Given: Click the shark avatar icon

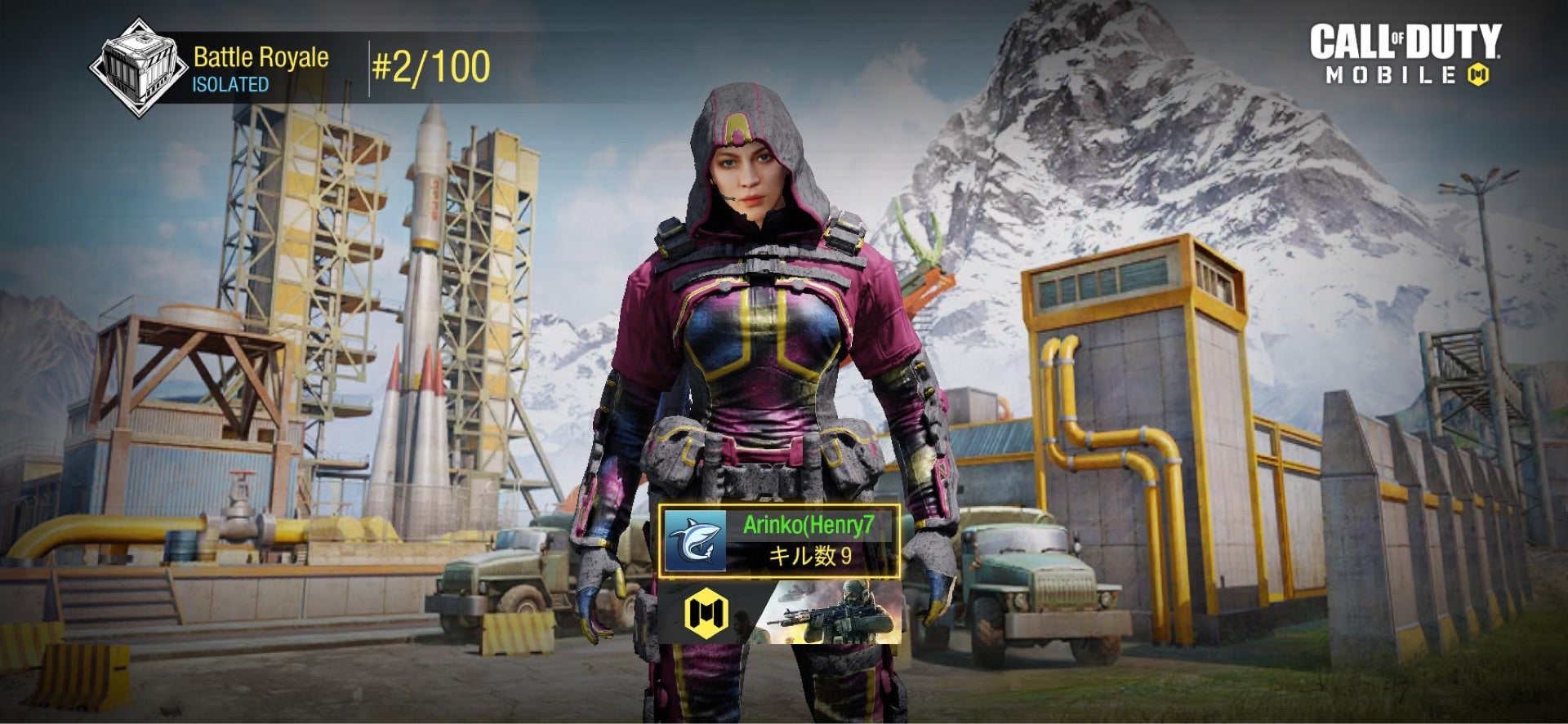Looking at the screenshot, I should pyautogui.click(x=695, y=540).
